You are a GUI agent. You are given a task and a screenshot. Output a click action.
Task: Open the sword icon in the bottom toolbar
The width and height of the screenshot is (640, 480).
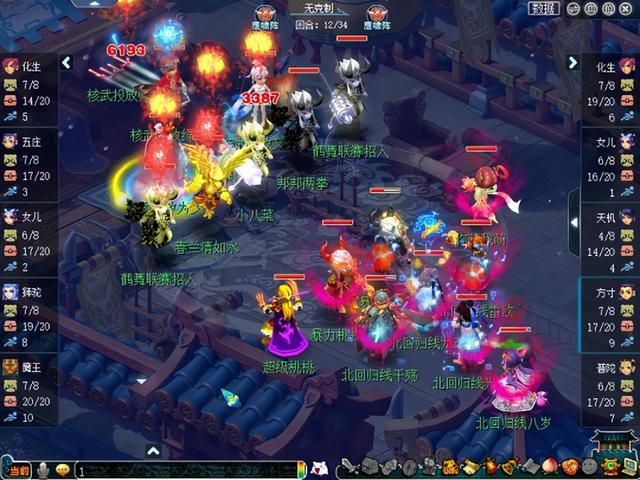349,467
